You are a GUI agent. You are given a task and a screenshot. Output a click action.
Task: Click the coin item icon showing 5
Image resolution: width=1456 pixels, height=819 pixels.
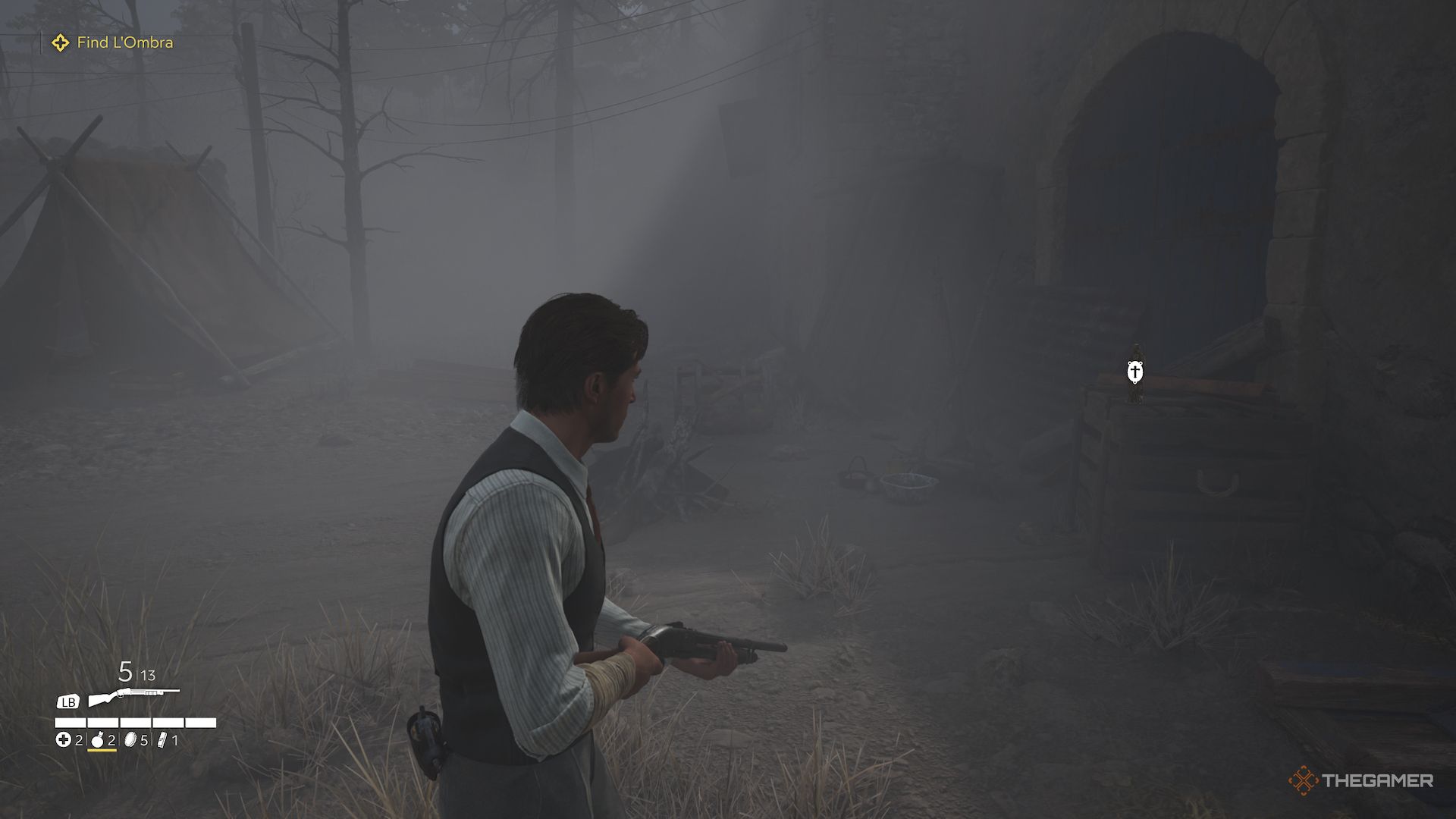[x=131, y=740]
